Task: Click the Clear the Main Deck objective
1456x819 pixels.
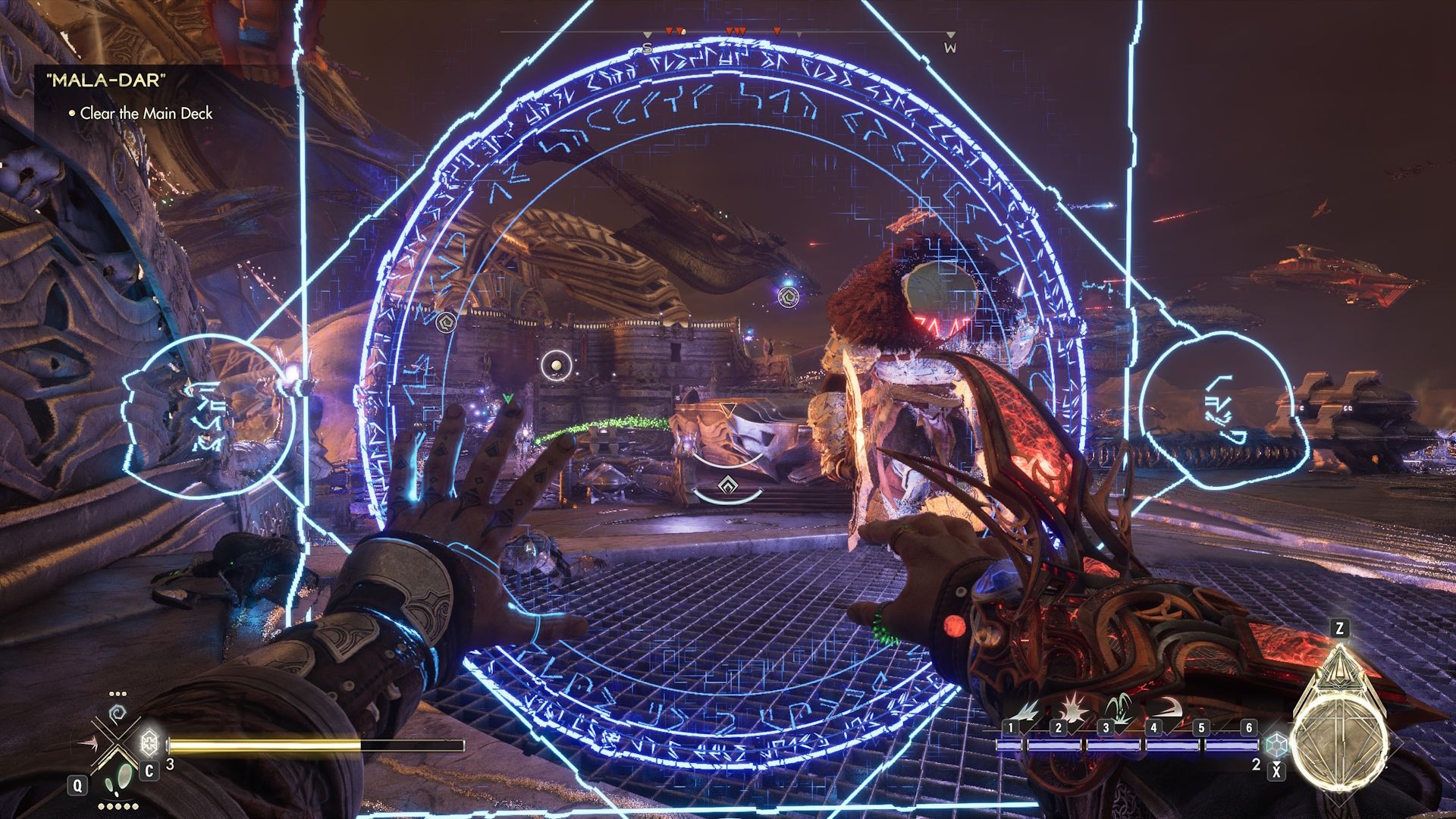Action: point(146,114)
